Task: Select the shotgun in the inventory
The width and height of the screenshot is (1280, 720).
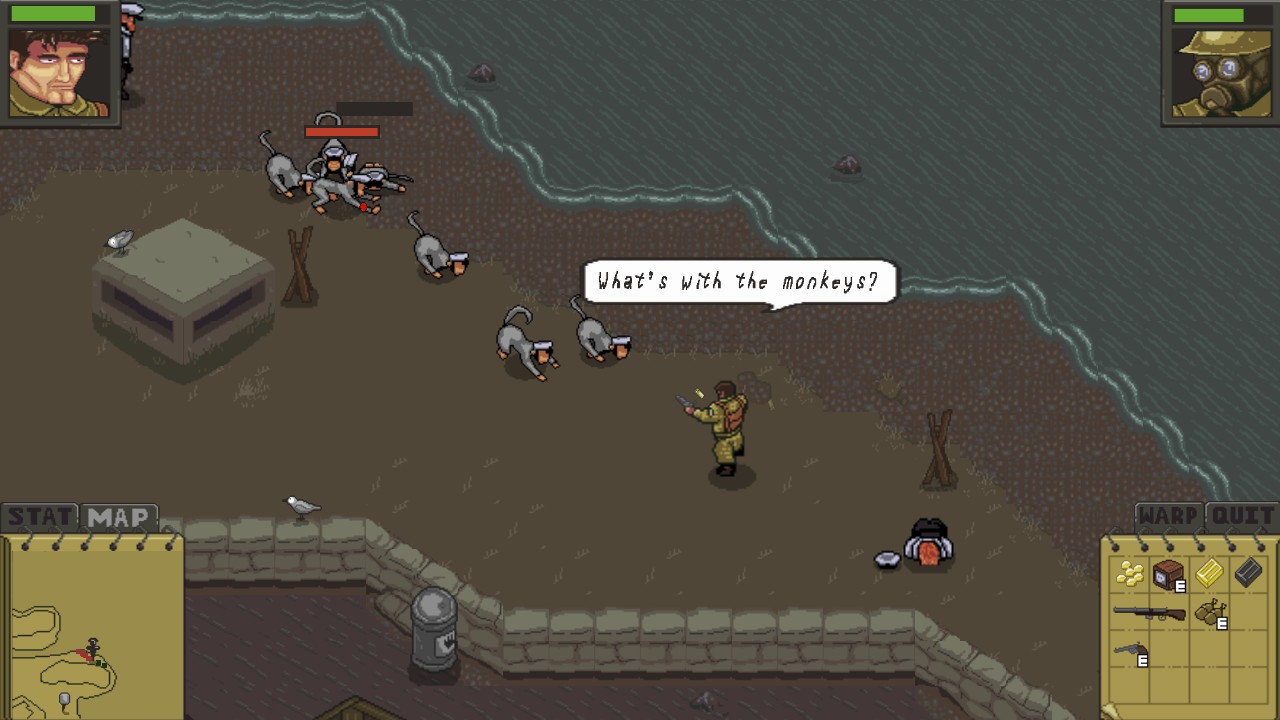Action: pos(1150,611)
